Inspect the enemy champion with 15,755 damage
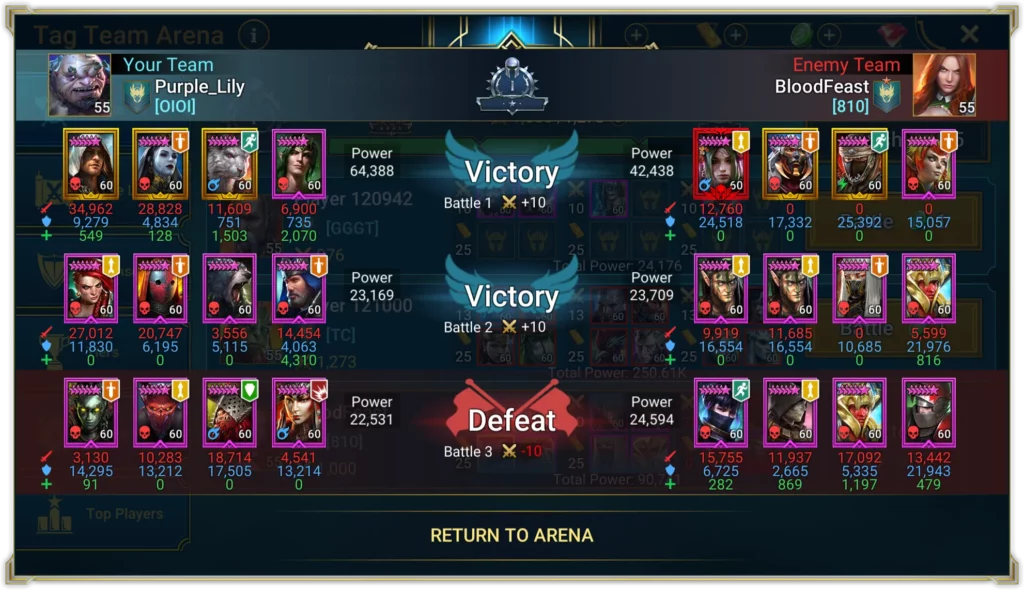 point(720,412)
